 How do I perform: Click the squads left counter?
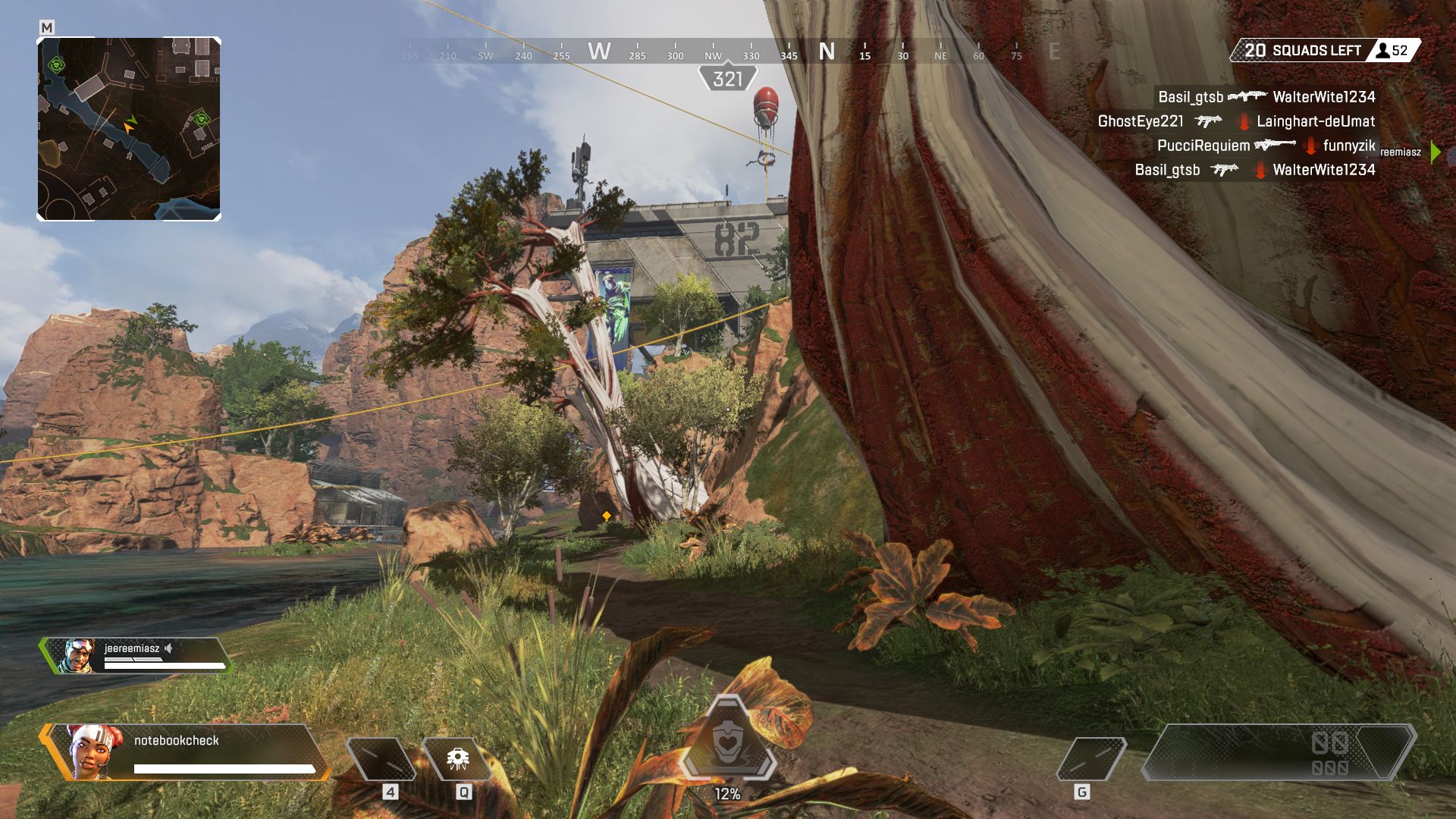coord(1324,51)
